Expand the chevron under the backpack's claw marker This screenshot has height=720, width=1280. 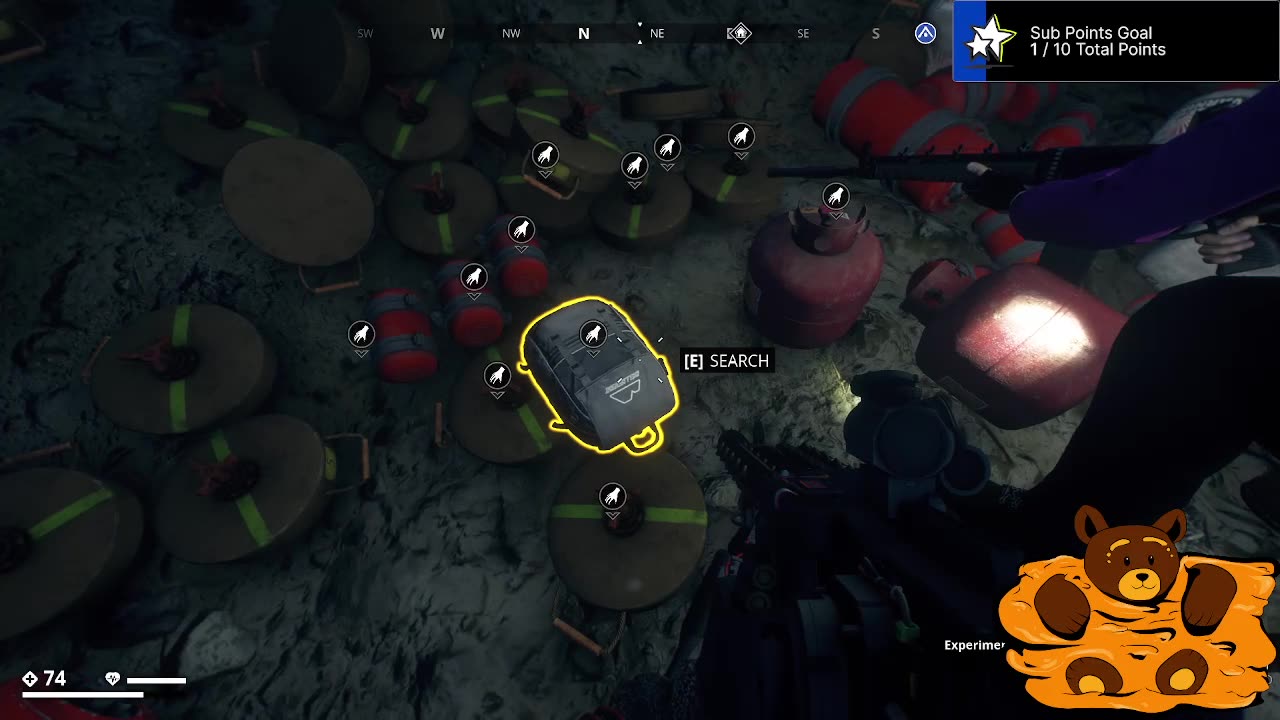pyautogui.click(x=593, y=352)
